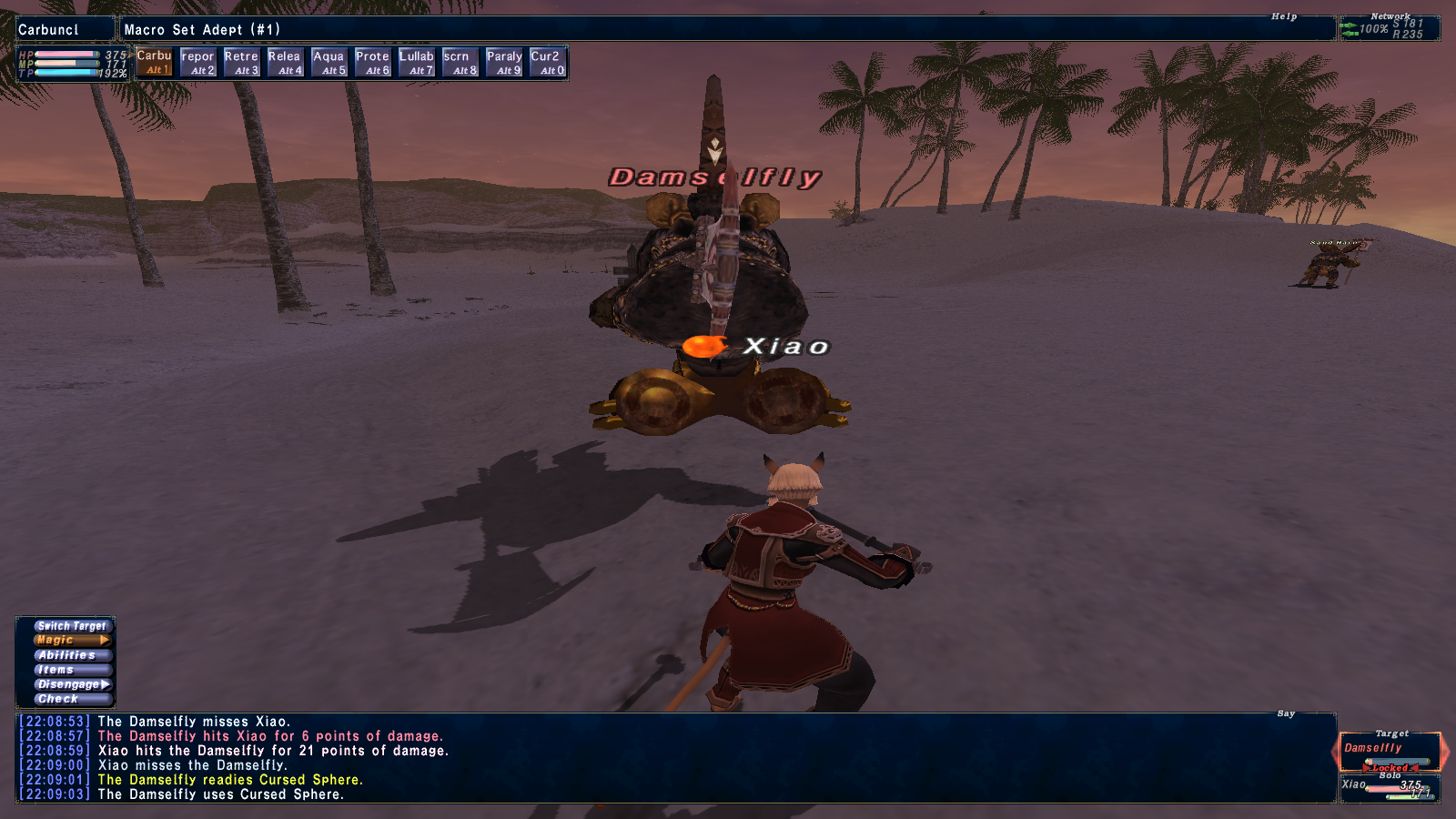Activate the repor macro
The height and width of the screenshot is (819, 1456).
coord(197,63)
